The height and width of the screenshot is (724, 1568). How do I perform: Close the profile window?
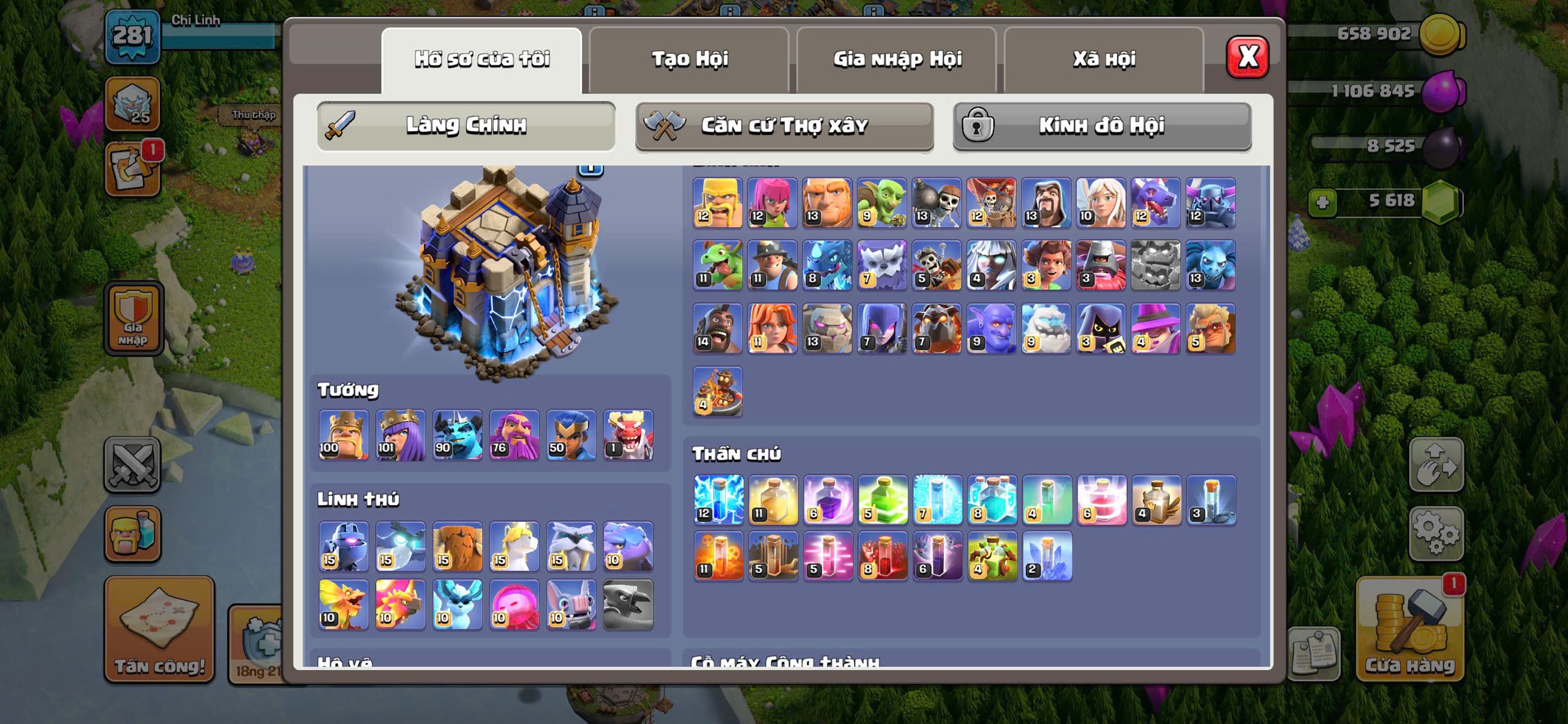tap(1247, 57)
